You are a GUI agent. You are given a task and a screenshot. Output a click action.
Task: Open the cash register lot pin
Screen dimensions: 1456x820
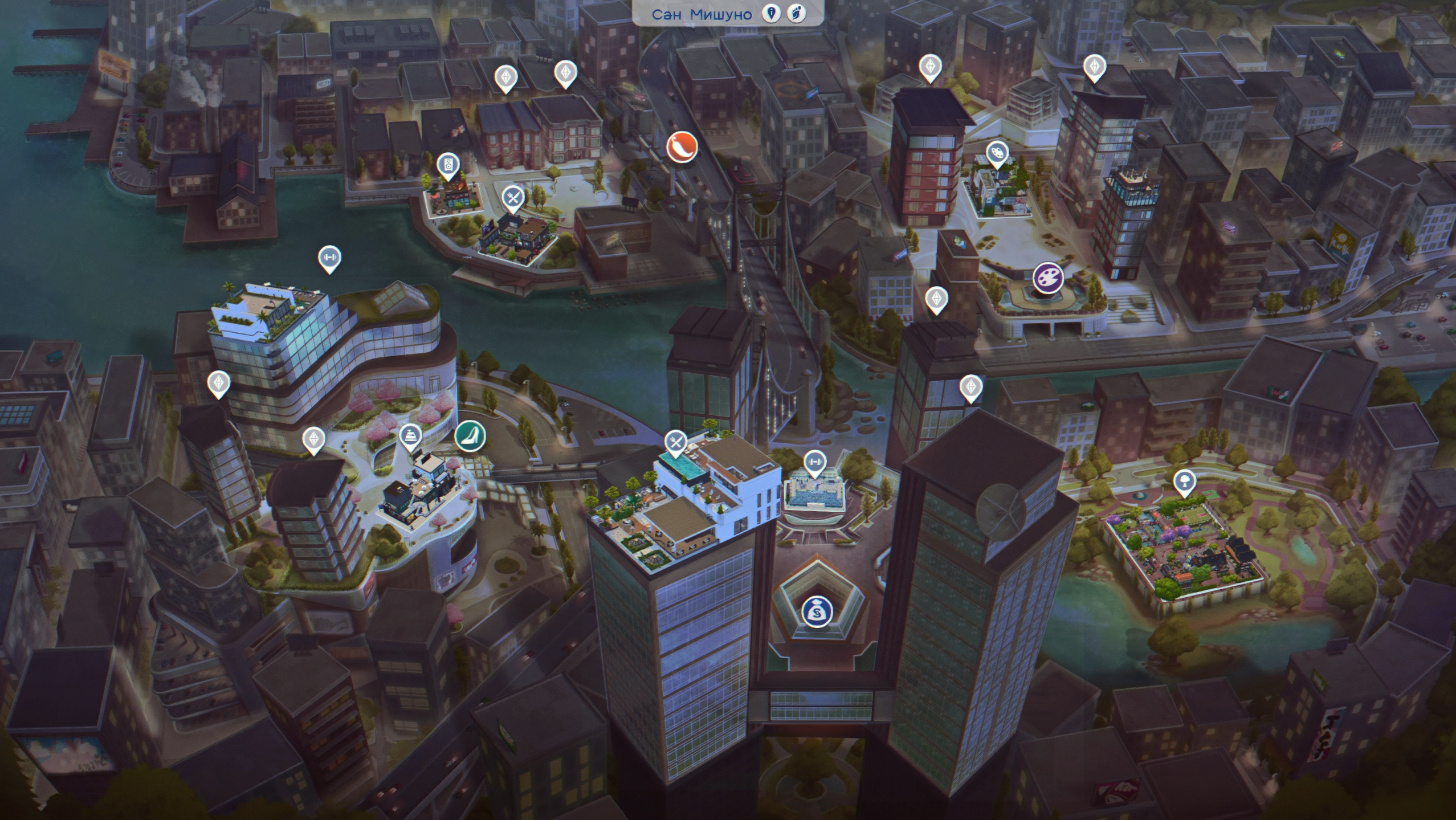point(410,436)
